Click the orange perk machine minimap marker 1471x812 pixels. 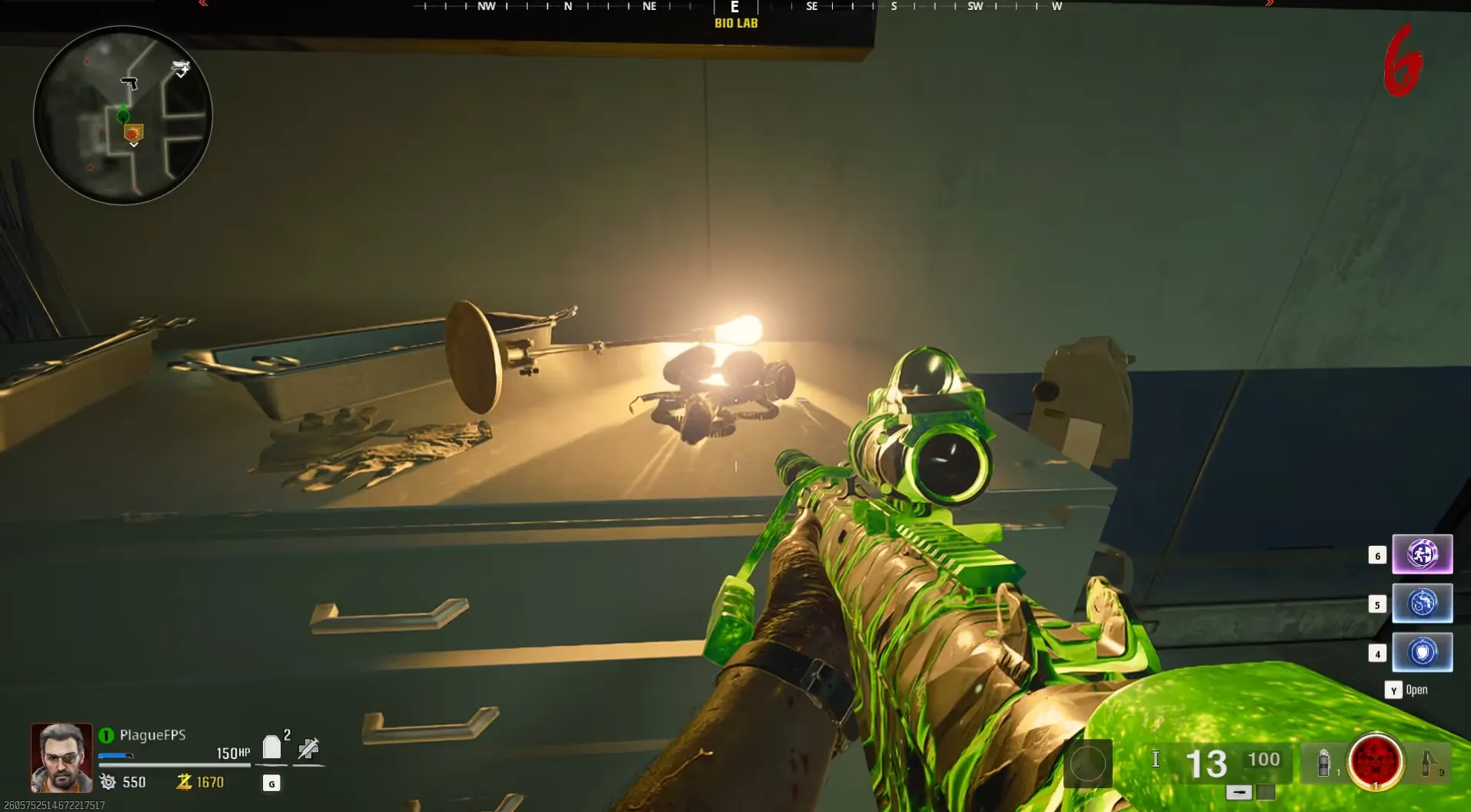(134, 133)
